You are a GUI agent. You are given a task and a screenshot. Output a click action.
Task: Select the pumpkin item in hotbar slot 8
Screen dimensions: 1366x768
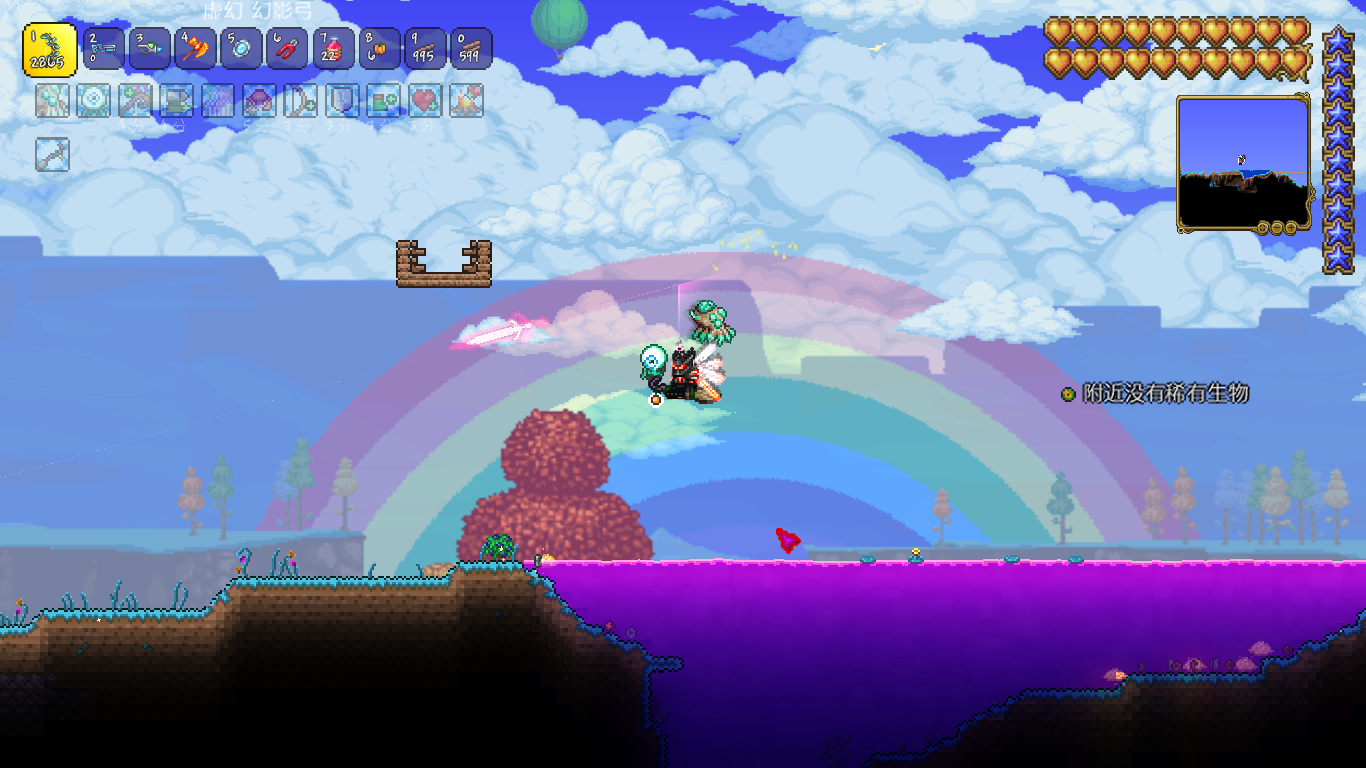(379, 49)
